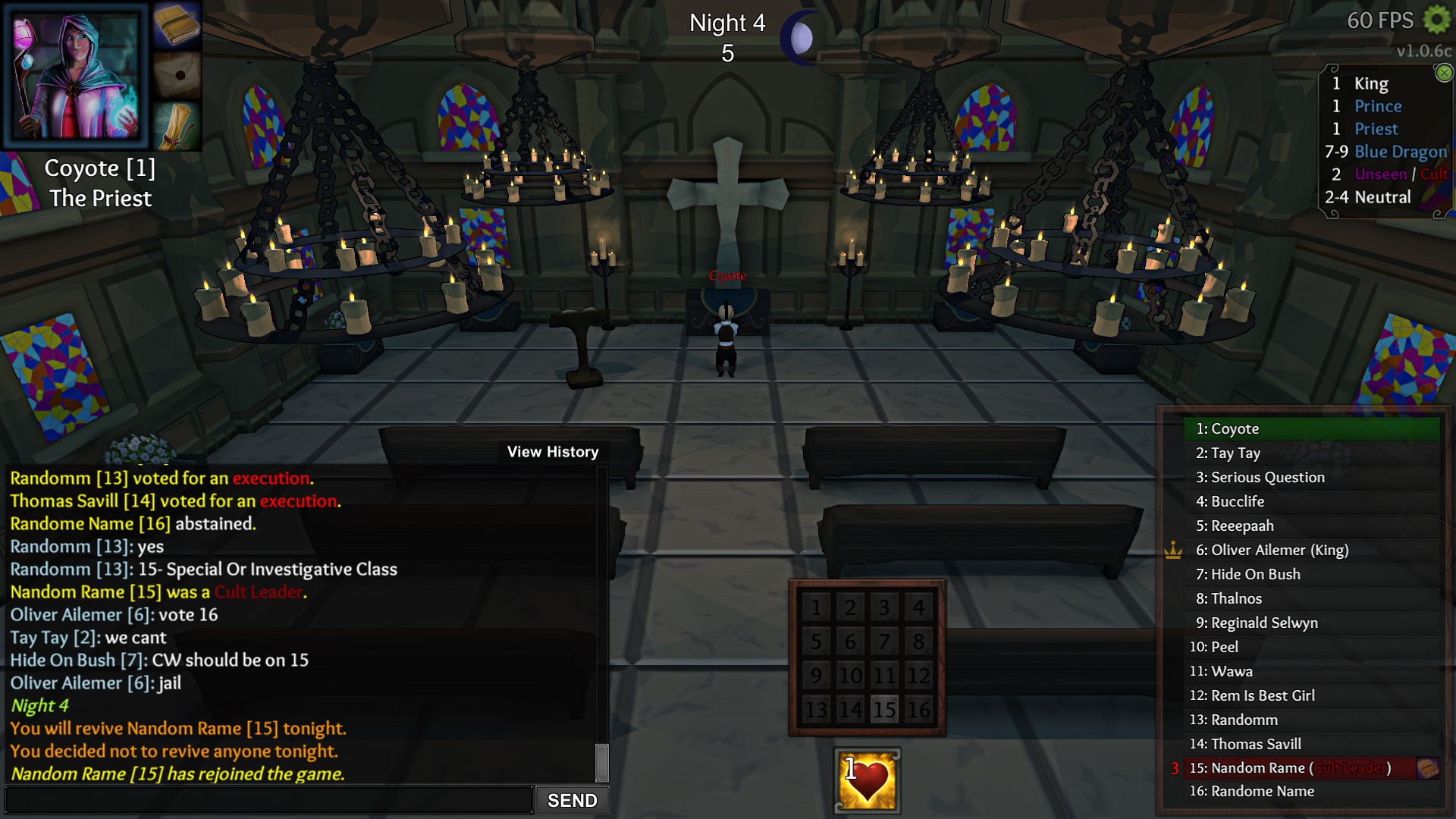Focus the chat text input box

[x=269, y=800]
